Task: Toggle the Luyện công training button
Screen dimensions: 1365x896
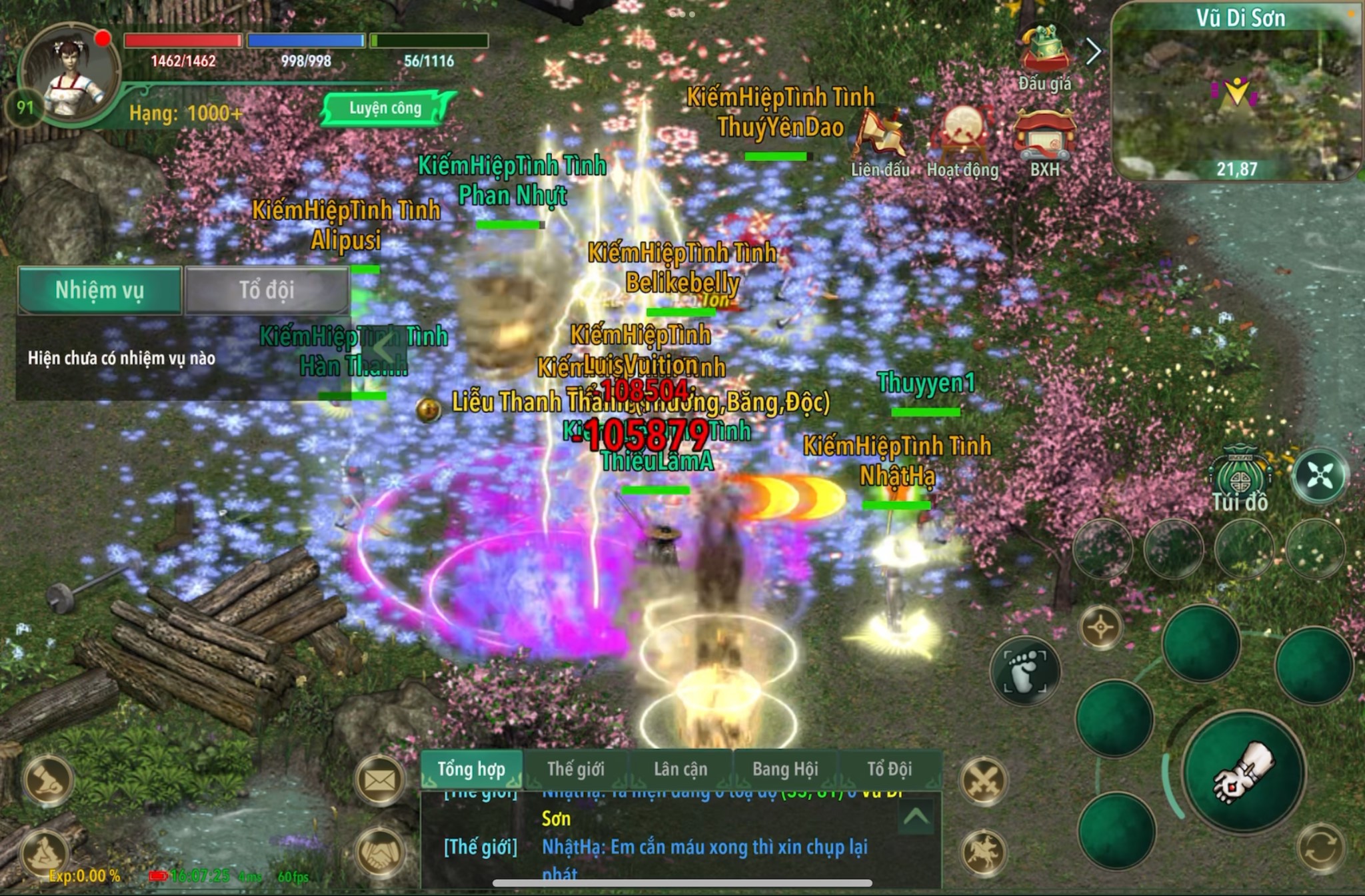Action: coord(385,109)
